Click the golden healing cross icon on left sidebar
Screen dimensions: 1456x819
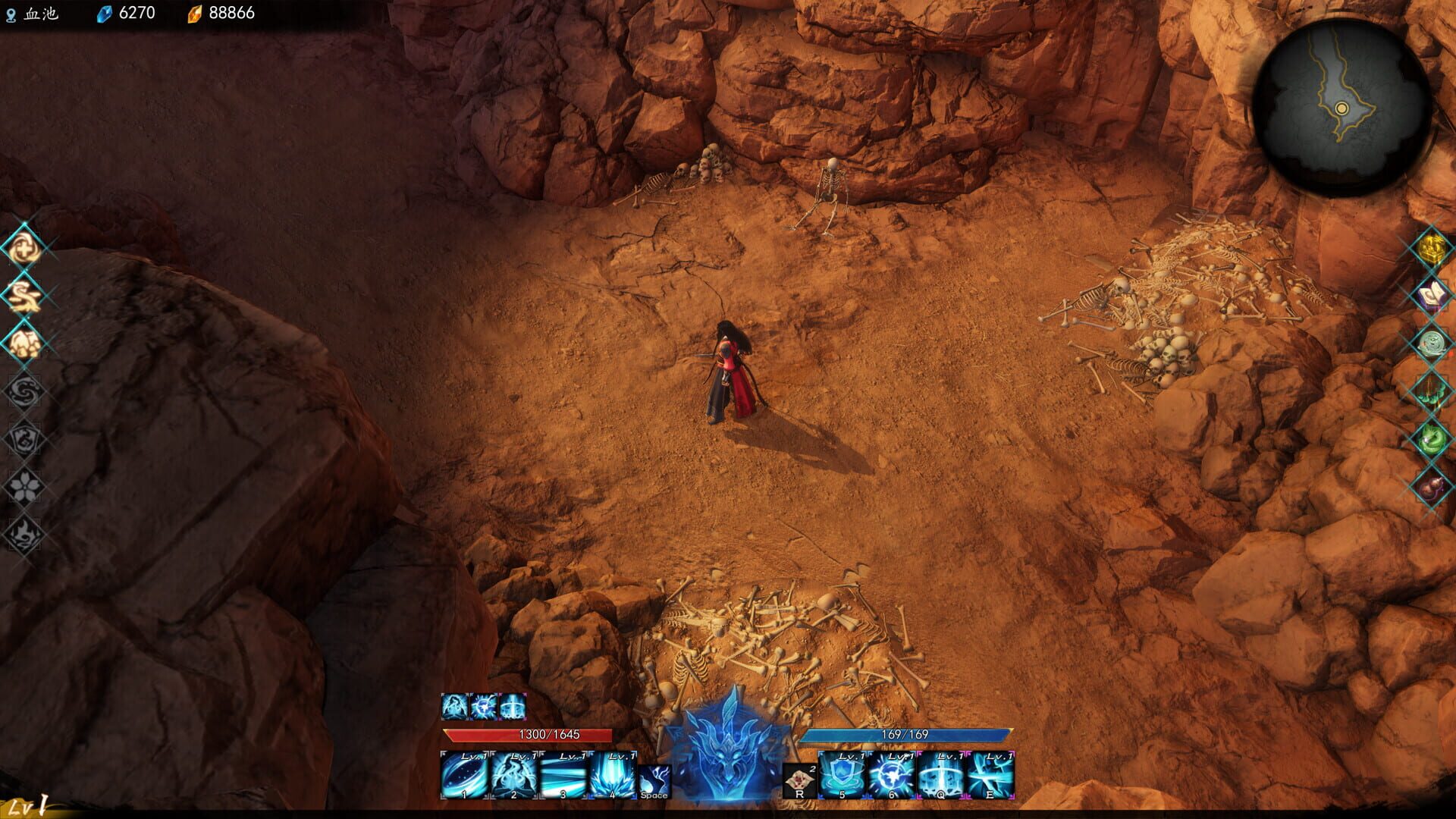[23, 248]
